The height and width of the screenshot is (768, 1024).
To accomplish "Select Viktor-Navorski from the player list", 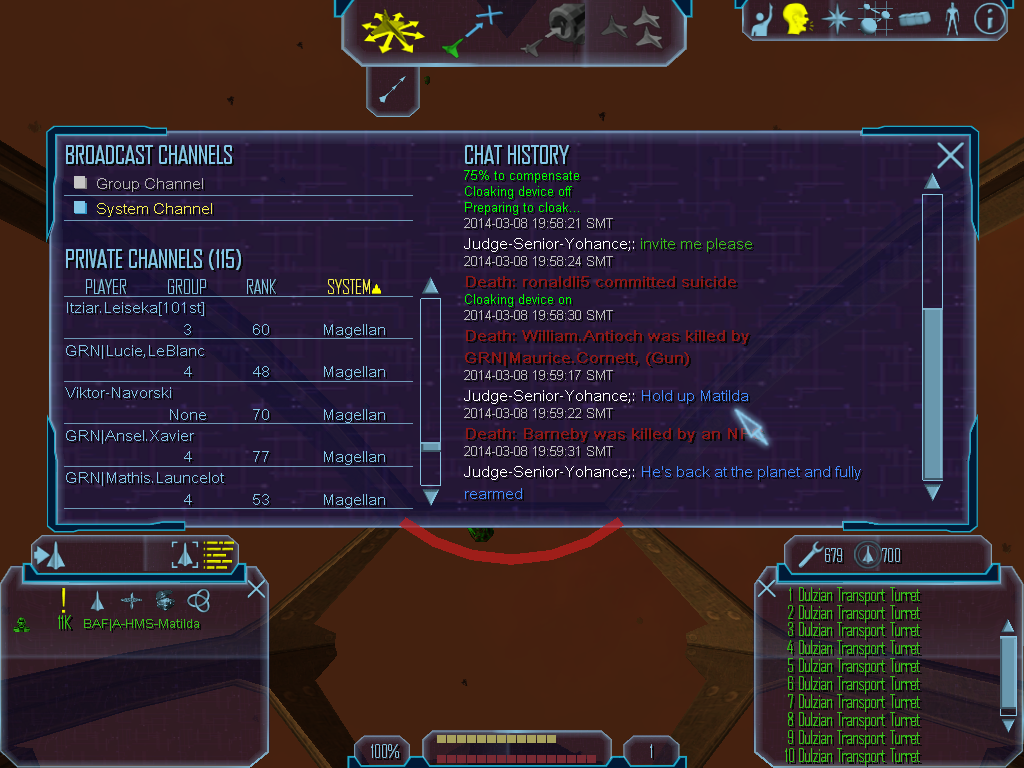I will tap(119, 393).
